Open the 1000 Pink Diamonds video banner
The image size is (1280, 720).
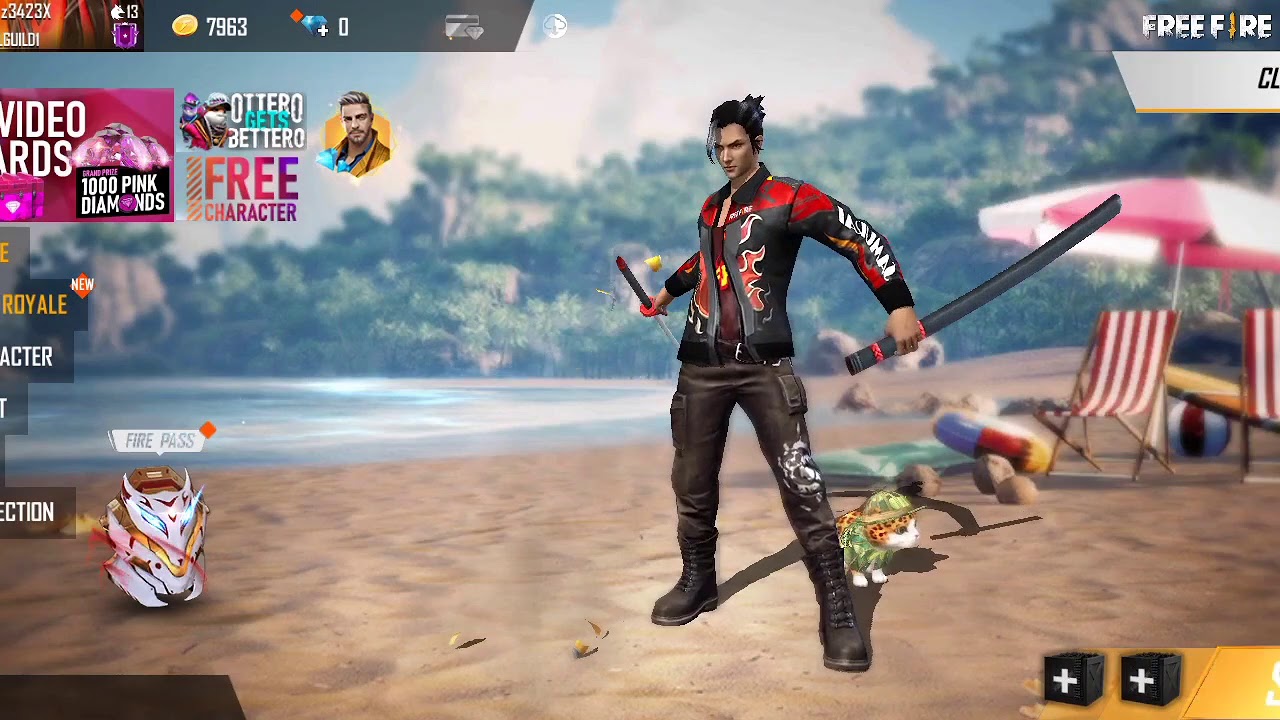point(87,155)
